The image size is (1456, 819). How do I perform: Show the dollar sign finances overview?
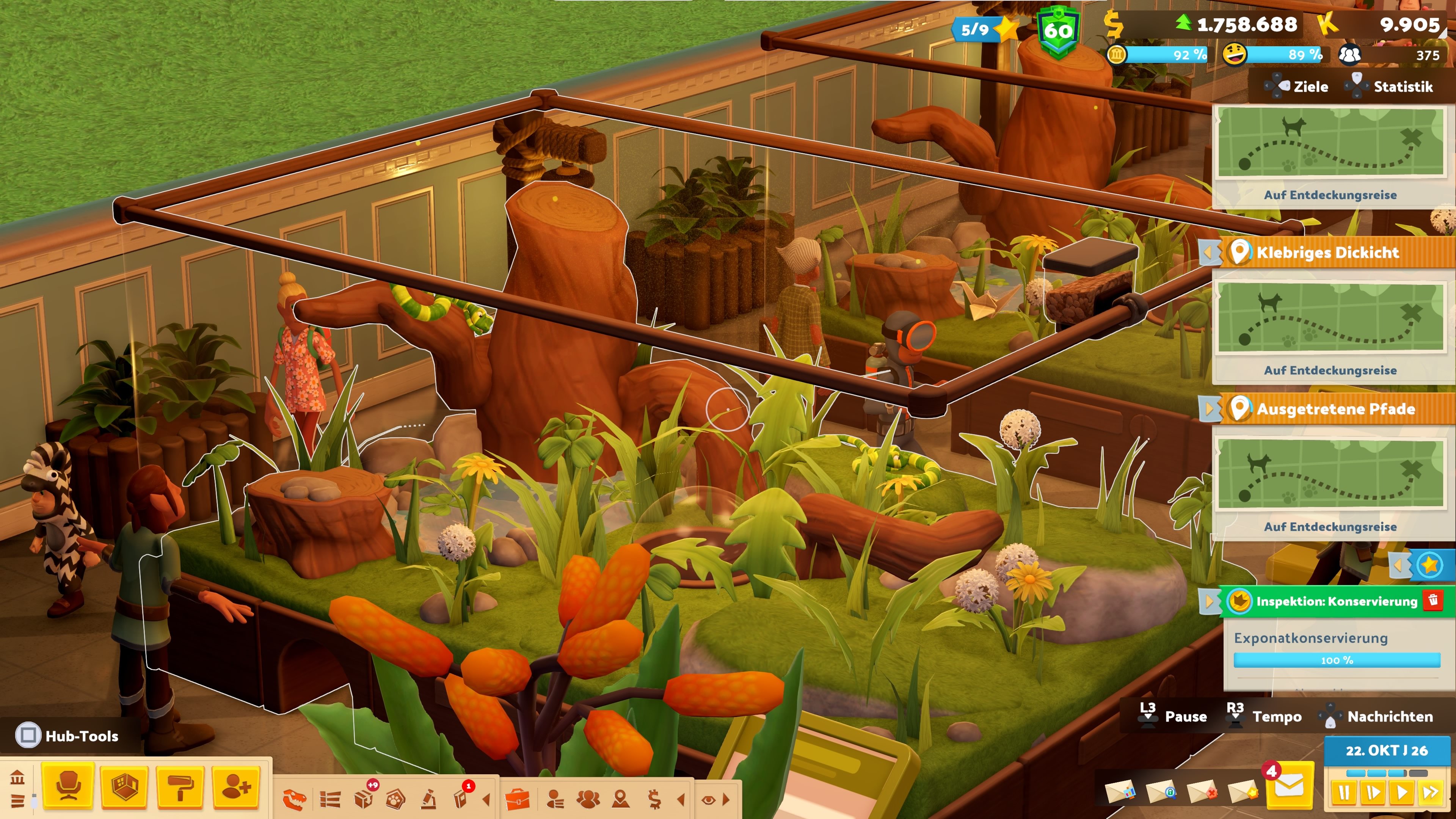tap(654, 799)
